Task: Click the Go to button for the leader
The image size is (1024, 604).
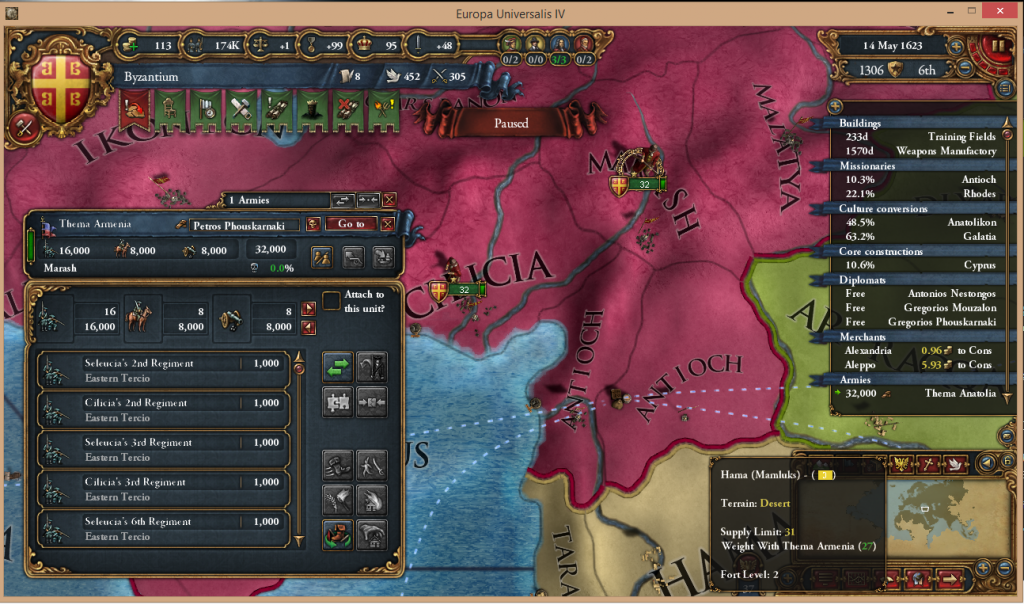Action: pyautogui.click(x=351, y=224)
